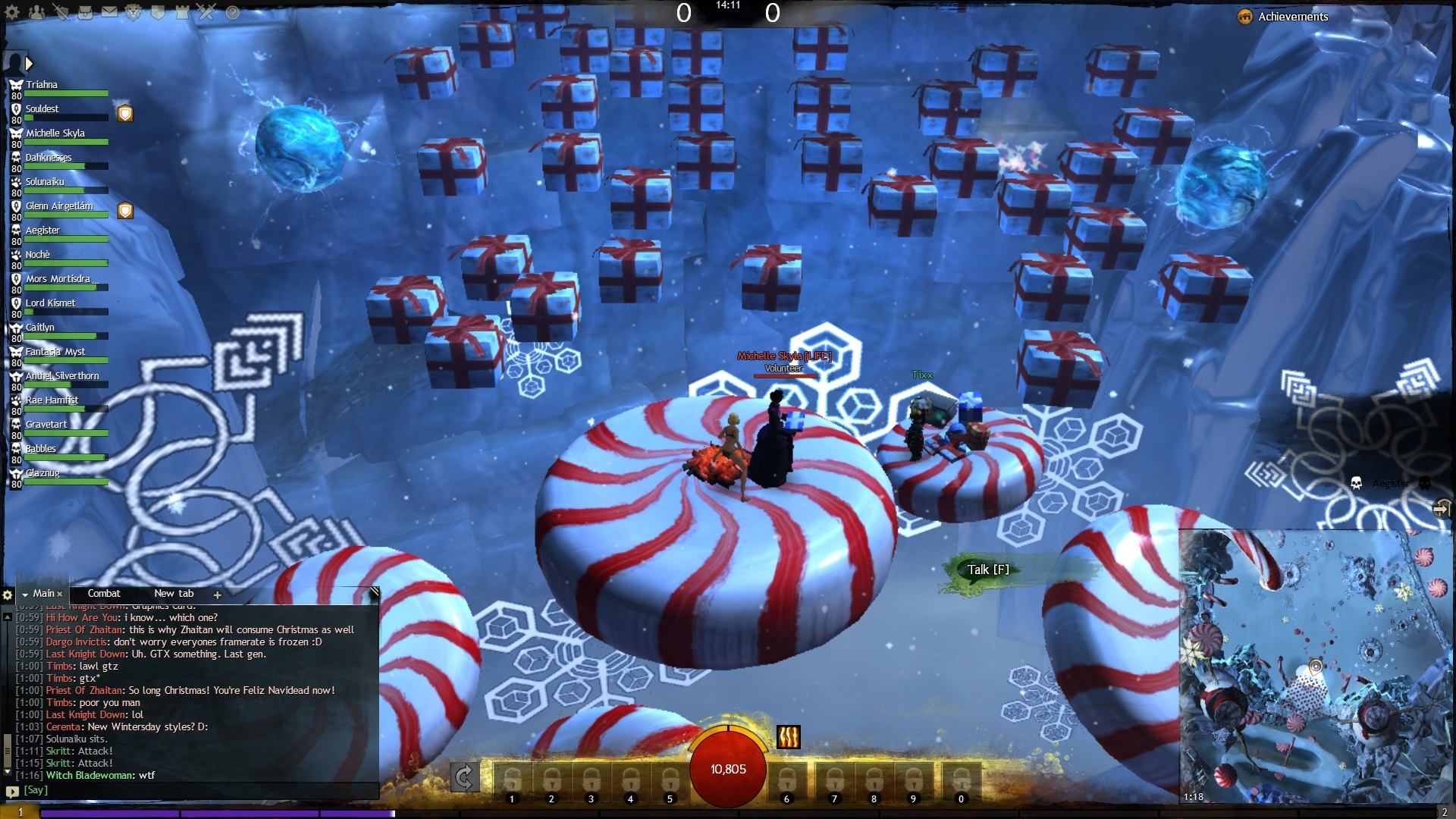Switch to the 'New tab' chat tab
The height and width of the screenshot is (819, 1456).
click(174, 594)
